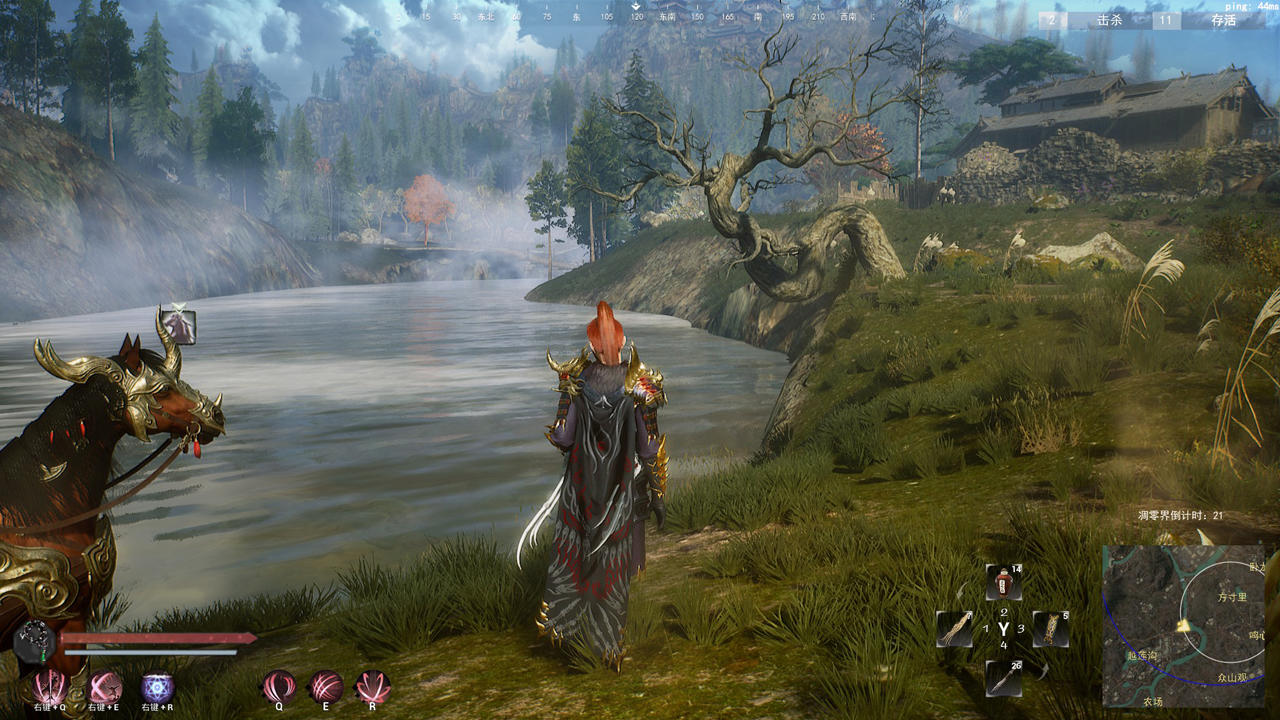Viewport: 1280px width, 720px height.
Task: Click the horse mount marker icon
Action: [x=180, y=326]
